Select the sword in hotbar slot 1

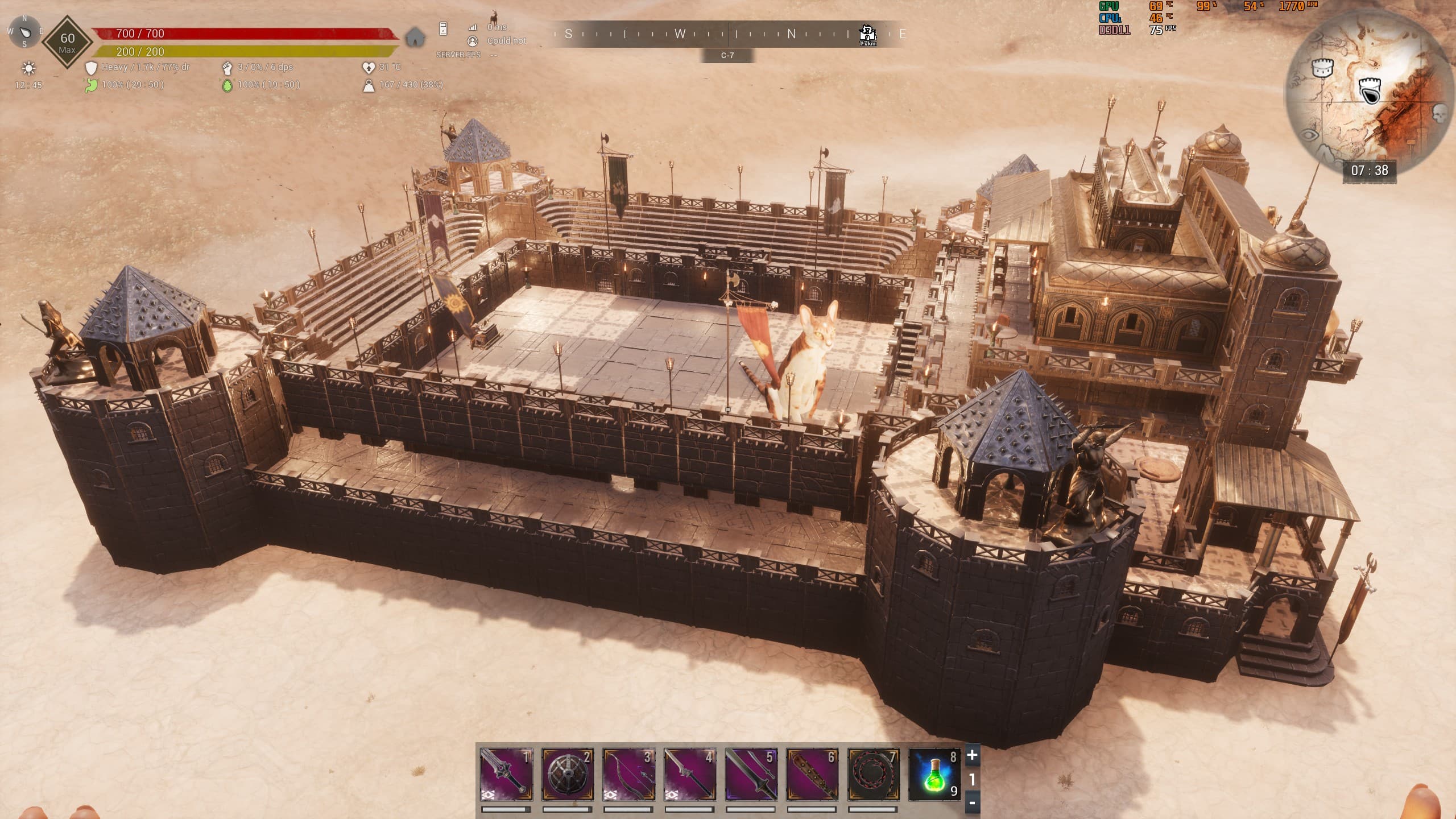click(x=506, y=774)
